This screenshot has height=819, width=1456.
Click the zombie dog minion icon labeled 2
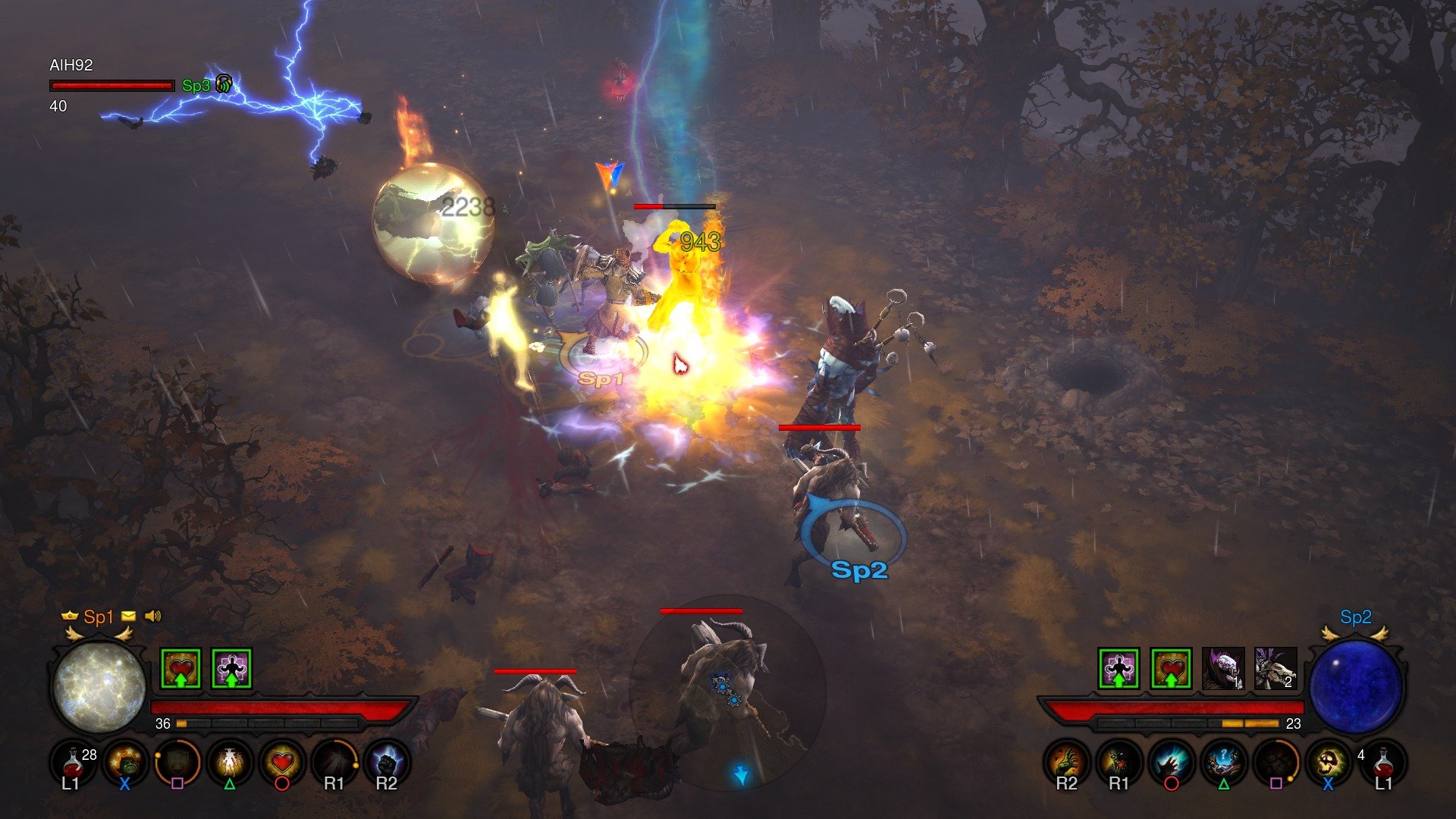[1273, 667]
